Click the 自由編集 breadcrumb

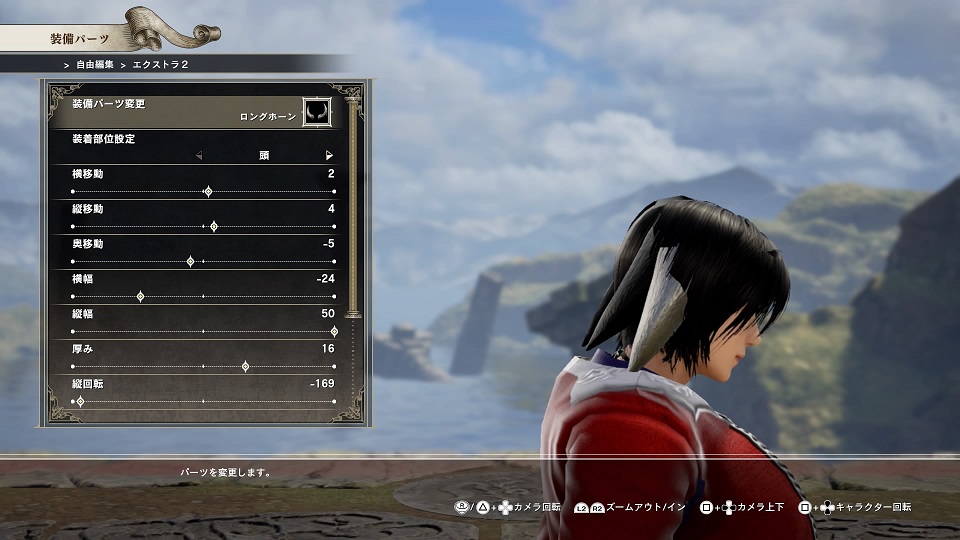[x=93, y=64]
